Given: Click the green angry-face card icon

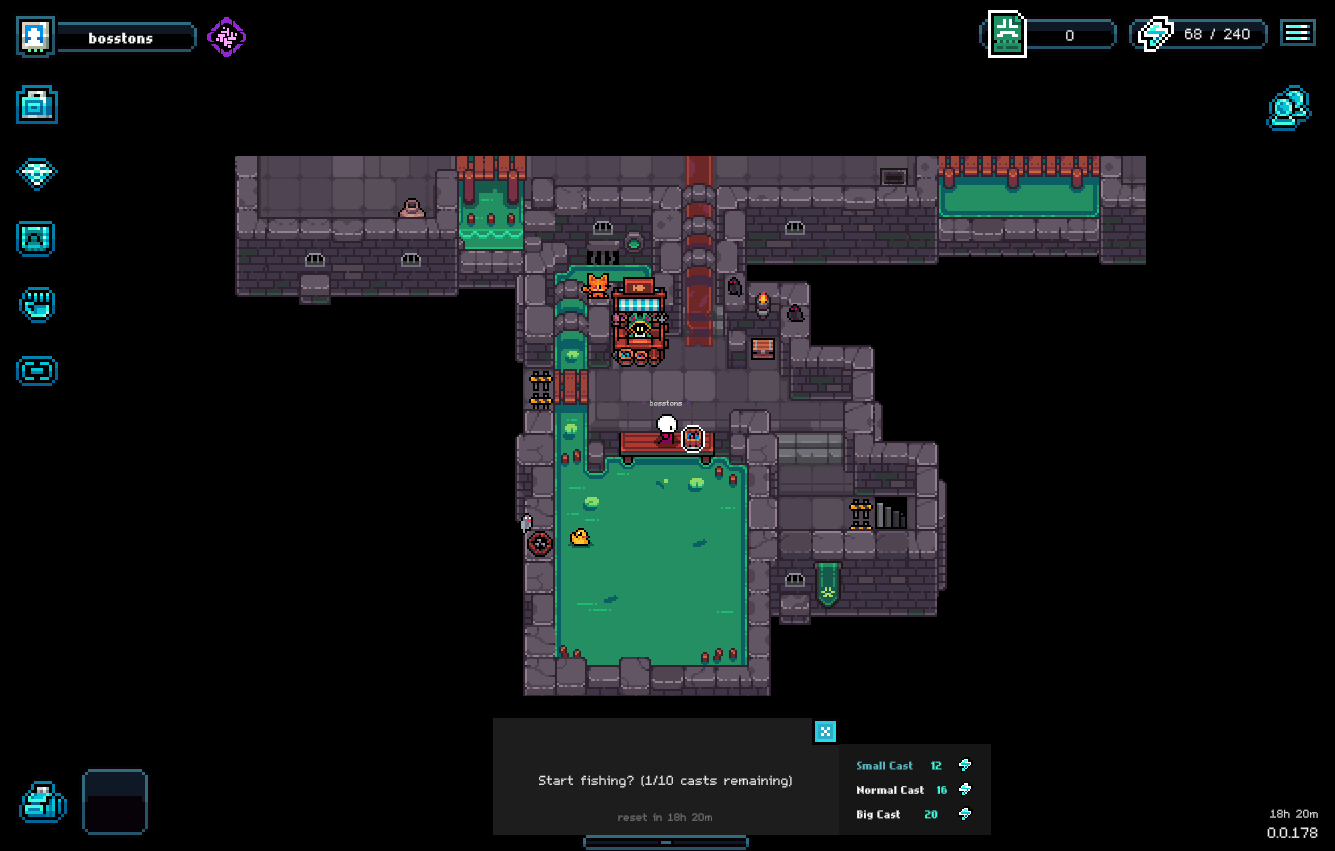Looking at the screenshot, I should (1007, 35).
